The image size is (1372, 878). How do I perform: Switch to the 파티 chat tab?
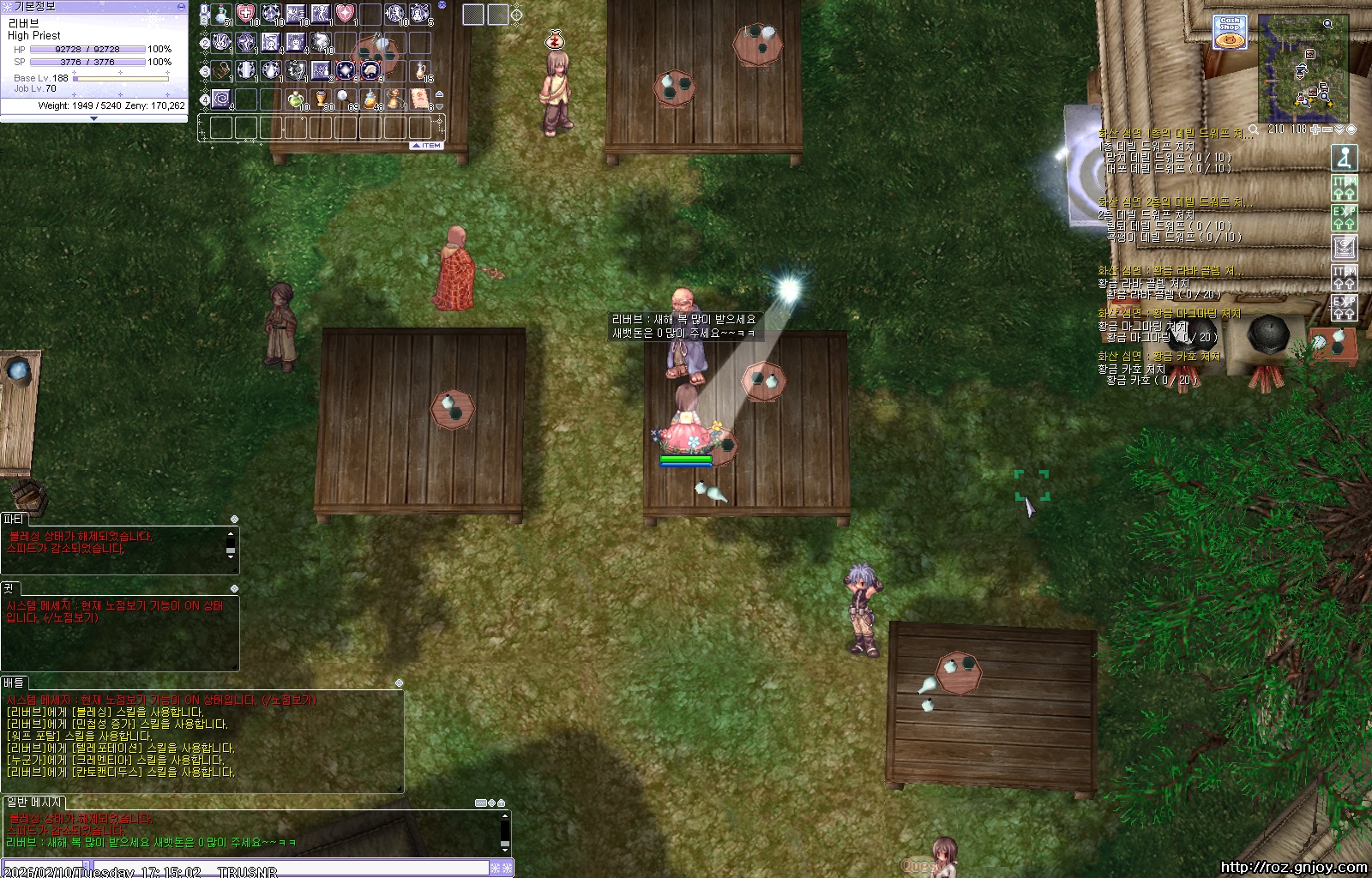click(14, 520)
